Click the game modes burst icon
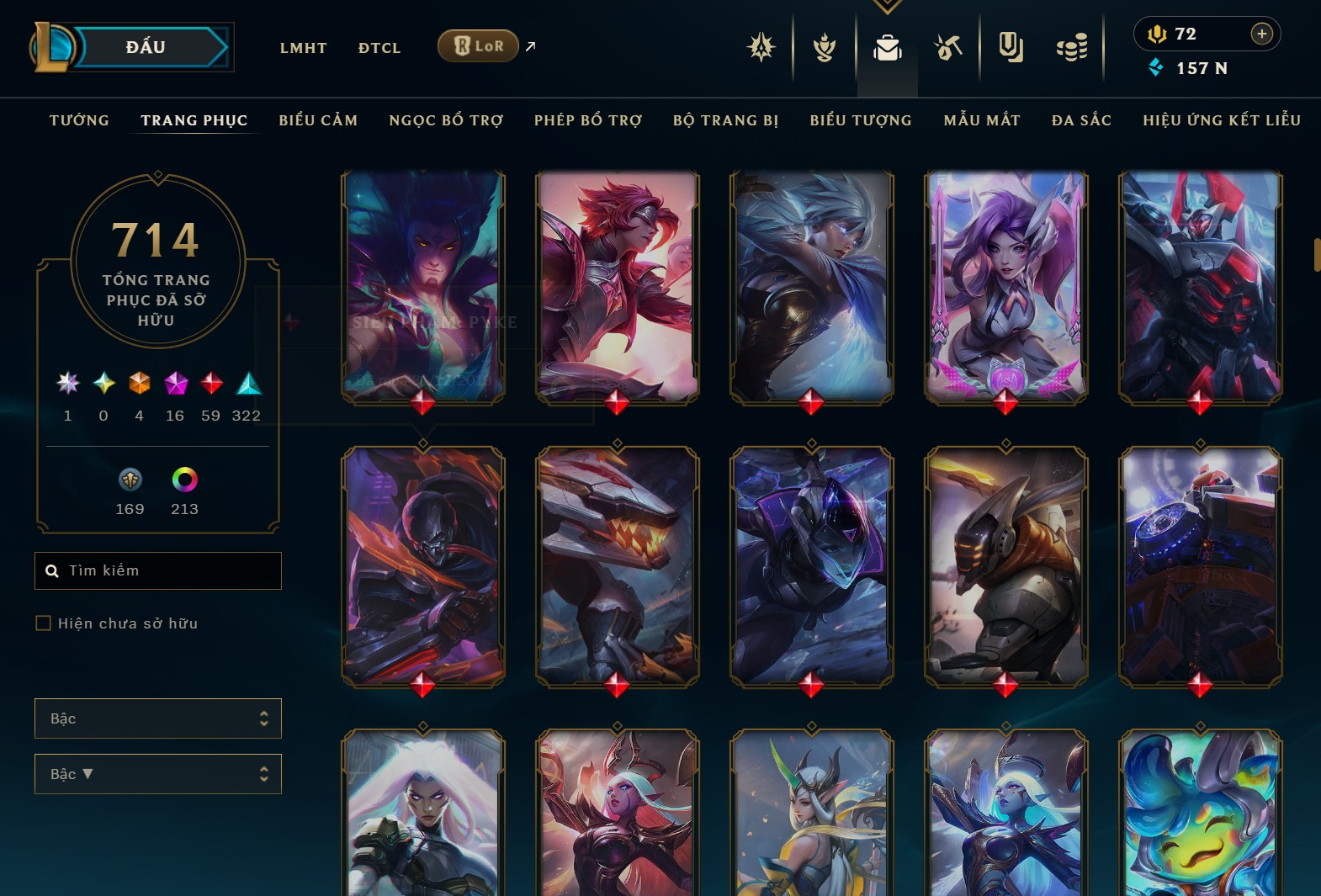 click(761, 48)
